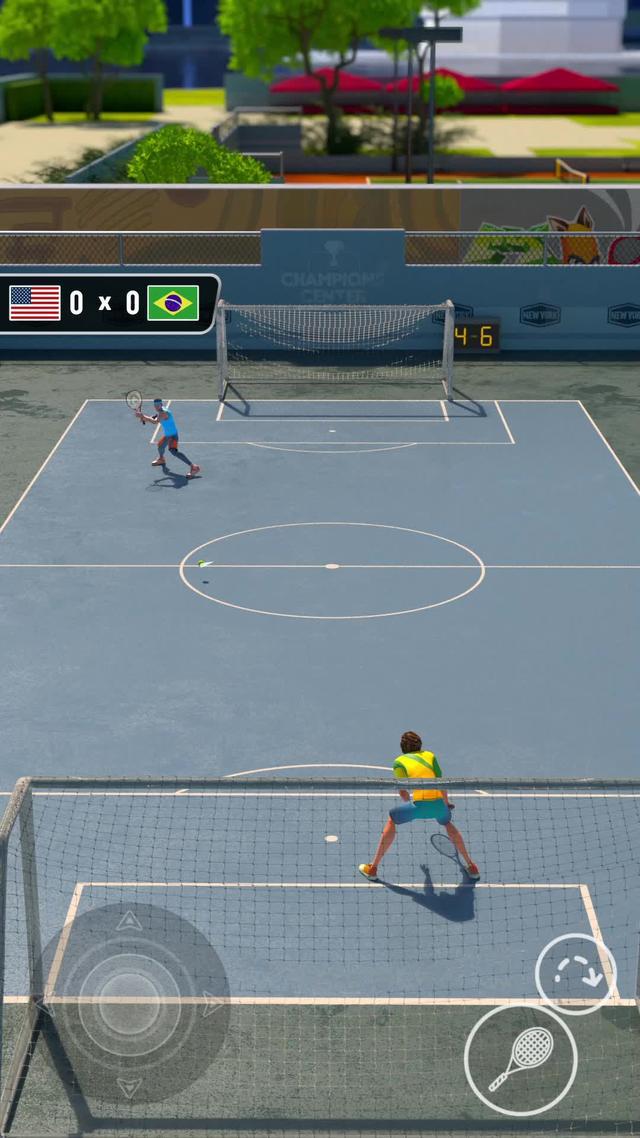Tap the joystick's right arrow

(x=212, y=1003)
